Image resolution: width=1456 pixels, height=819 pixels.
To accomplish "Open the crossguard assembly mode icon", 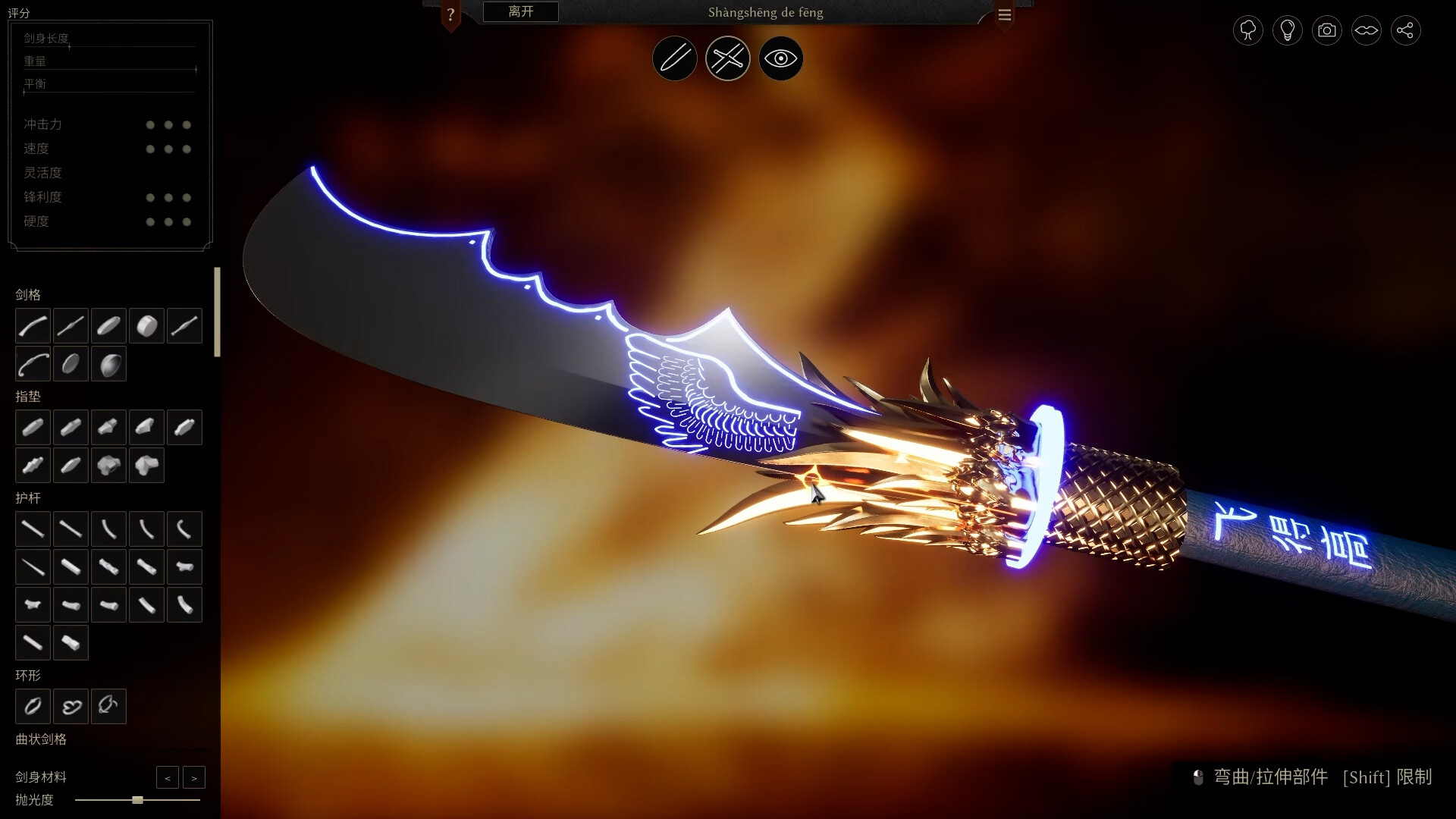I will pyautogui.click(x=727, y=58).
